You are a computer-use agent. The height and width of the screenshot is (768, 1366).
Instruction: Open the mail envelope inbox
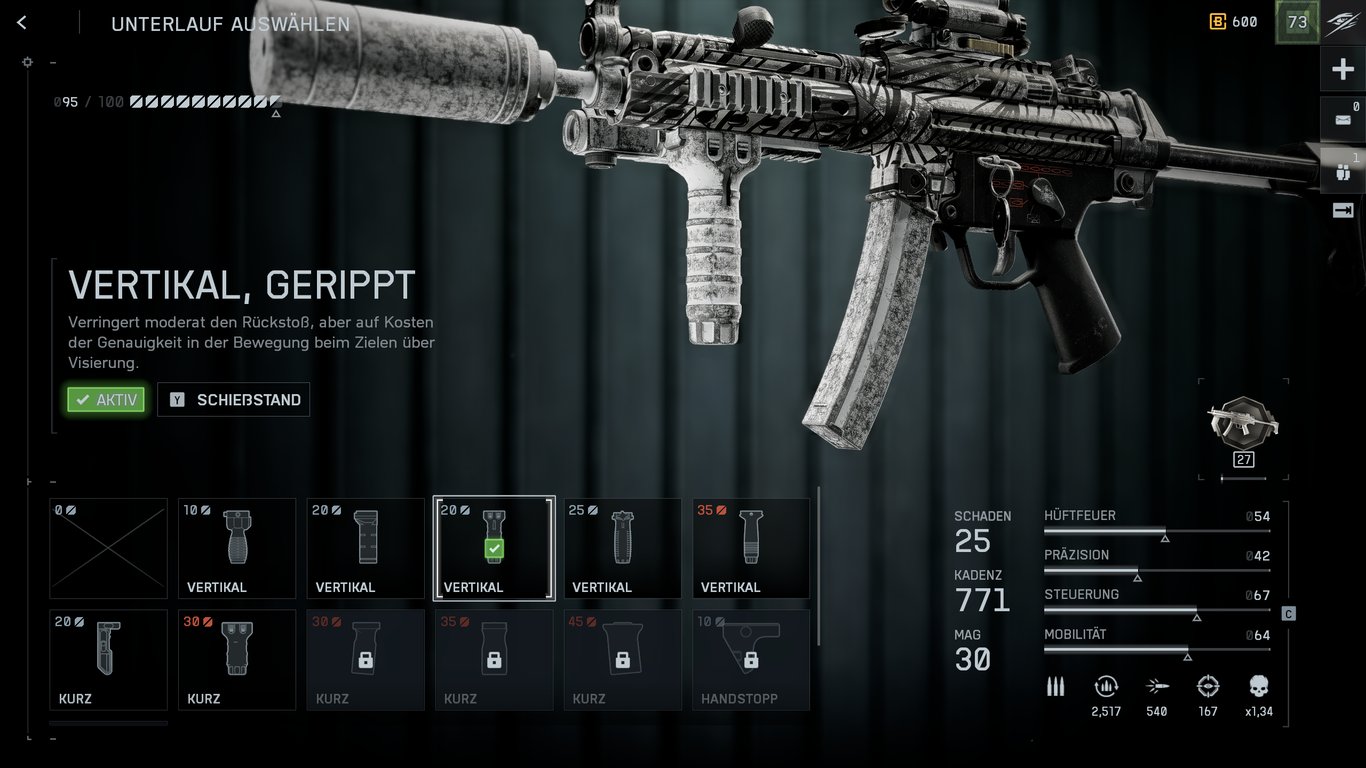(1343, 120)
